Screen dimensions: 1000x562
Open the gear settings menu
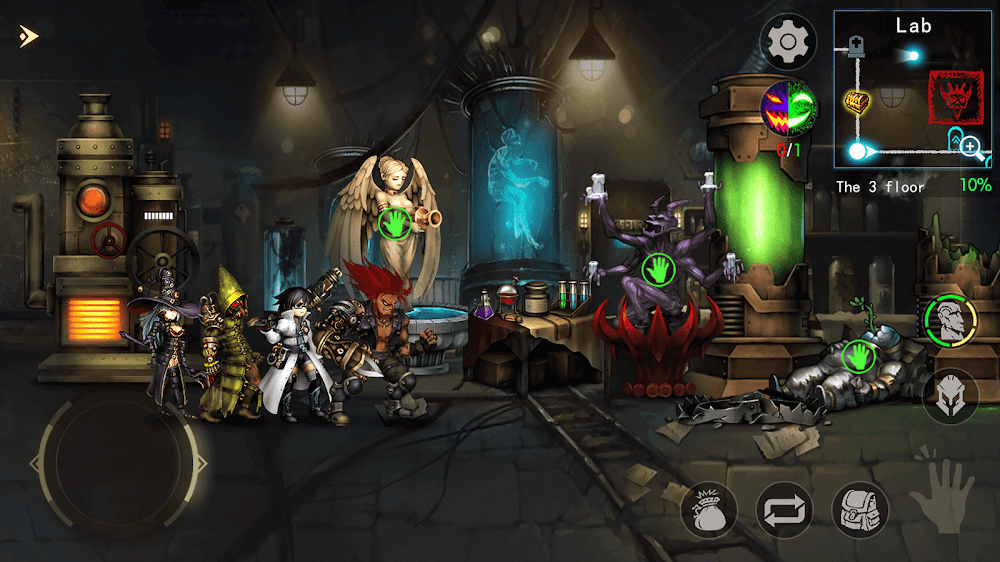[788, 42]
